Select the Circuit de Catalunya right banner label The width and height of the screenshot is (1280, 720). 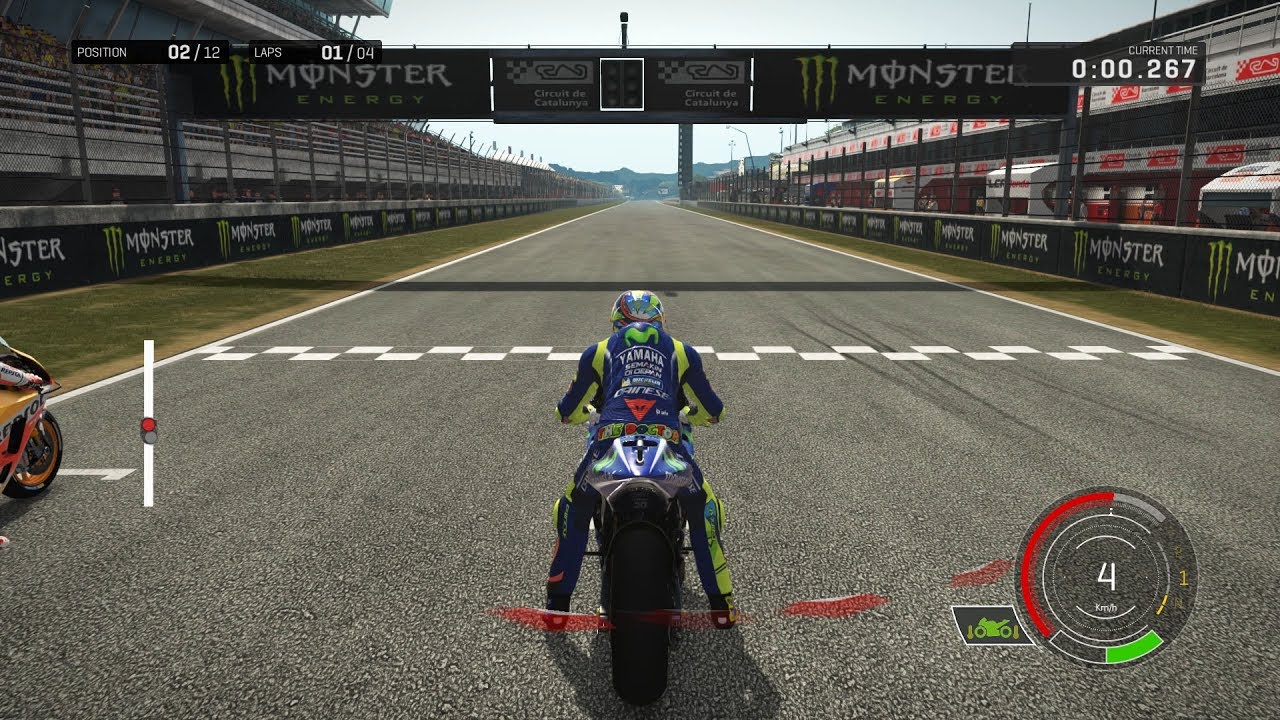711,96
